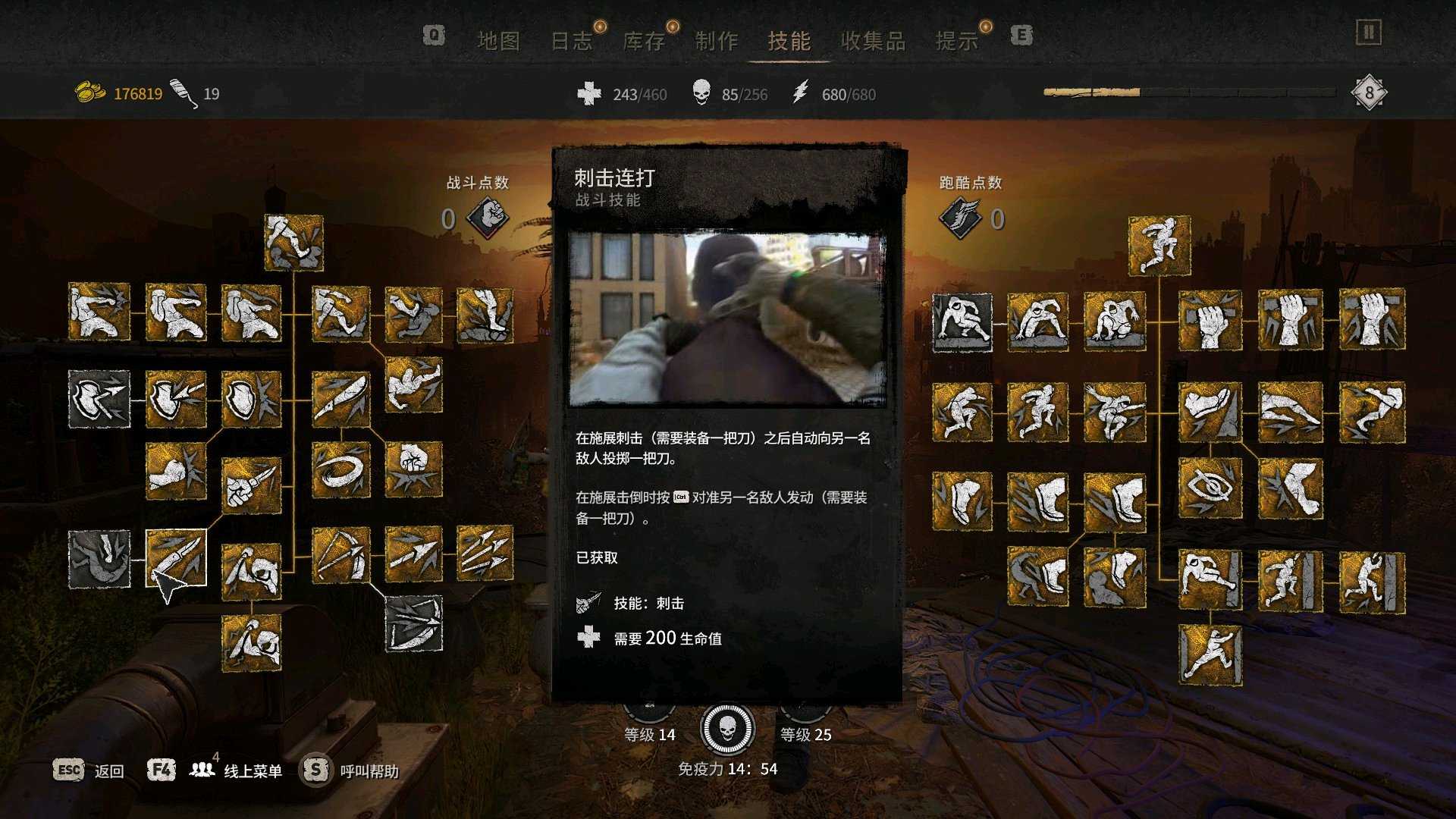Click 呼叫帮助 to call for help
The width and height of the screenshot is (1456, 819).
(x=369, y=770)
